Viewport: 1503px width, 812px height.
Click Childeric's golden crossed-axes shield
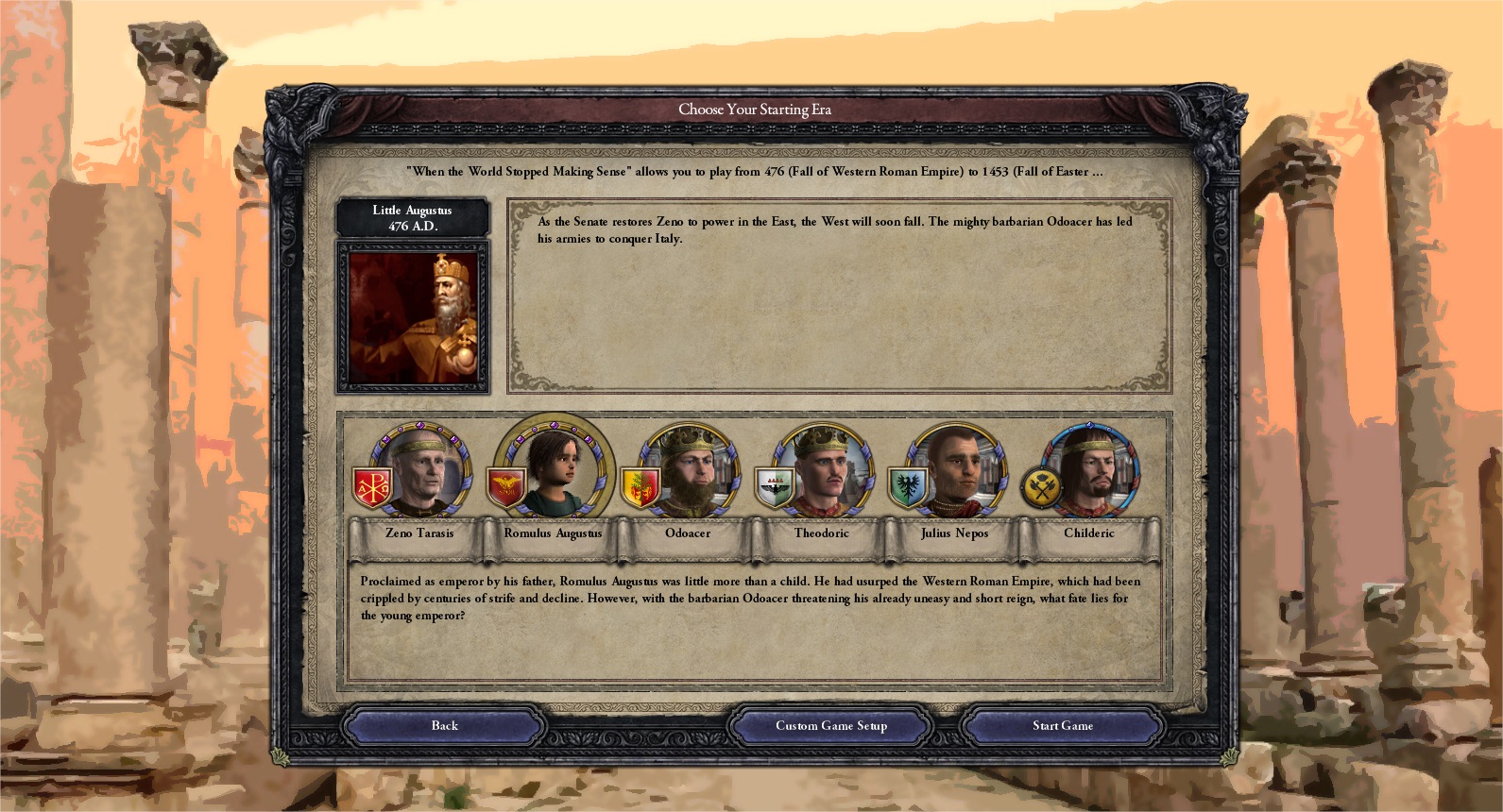tap(1040, 483)
